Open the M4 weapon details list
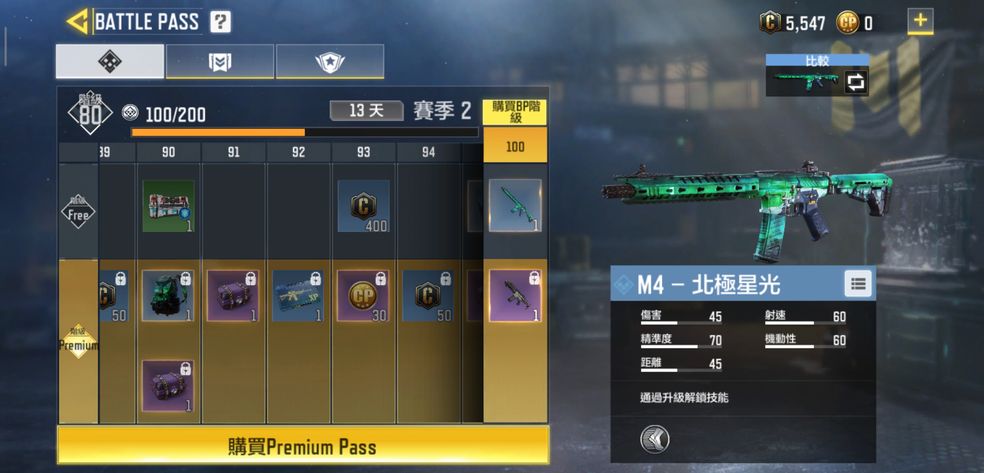Viewport: 984px width, 473px height. (x=857, y=284)
